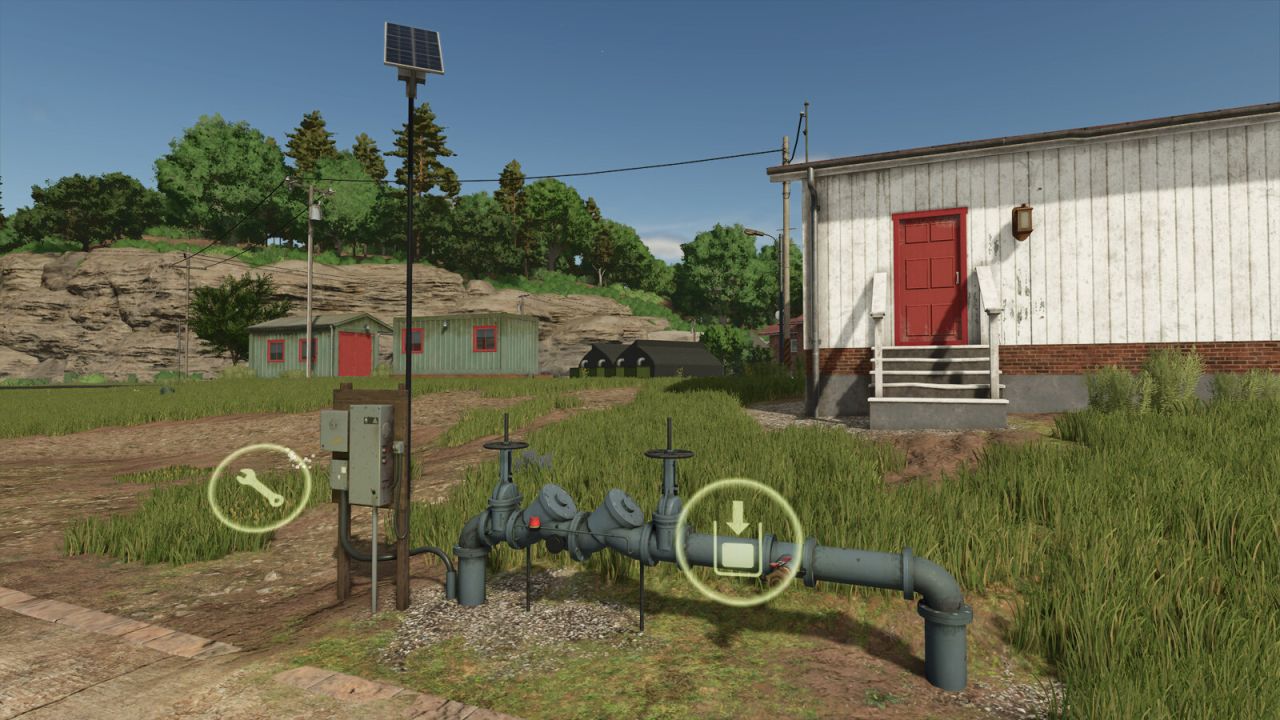1280x720 pixels.
Task: Select the unload trigger icon on the pipe
Action: tap(740, 540)
